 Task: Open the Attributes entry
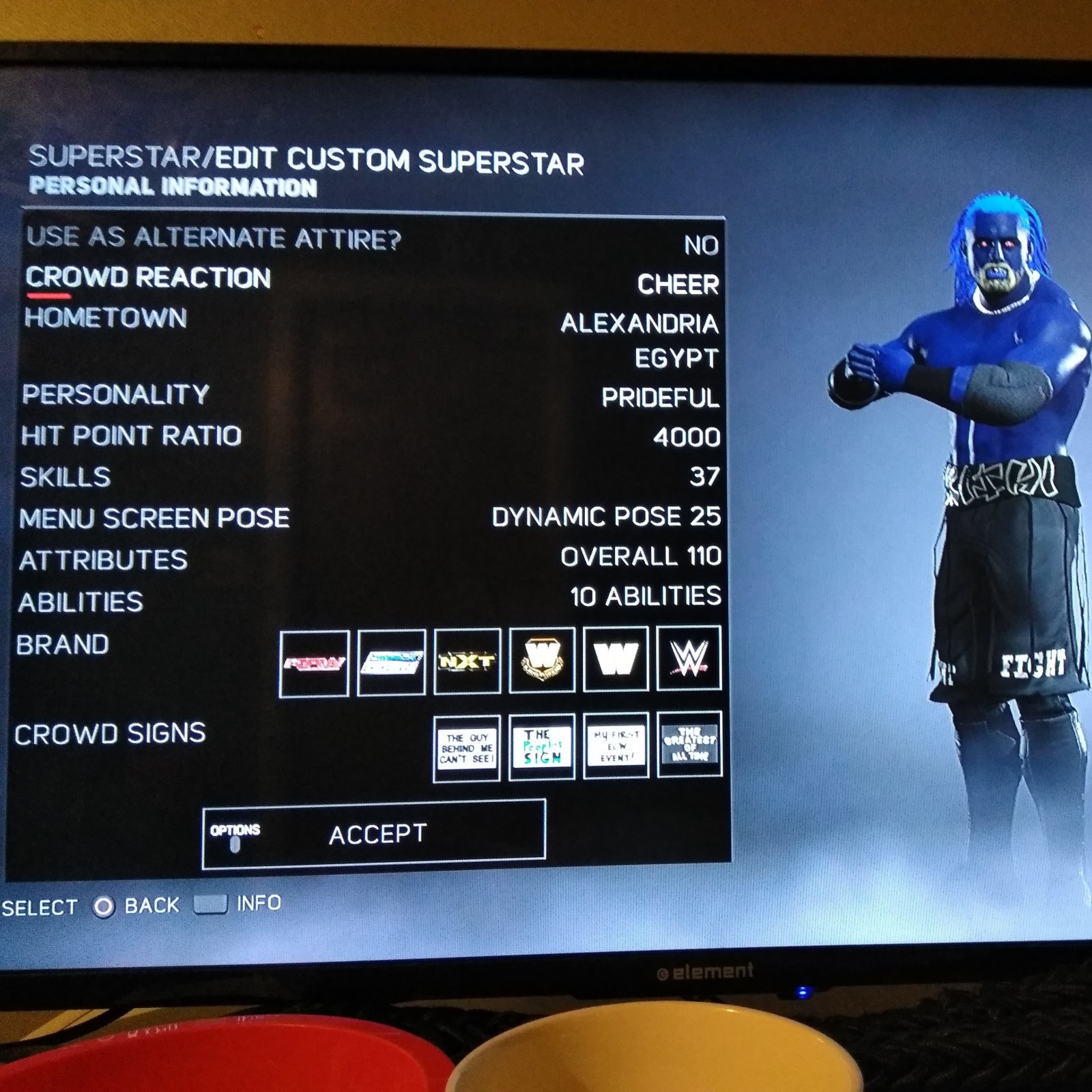[x=103, y=560]
